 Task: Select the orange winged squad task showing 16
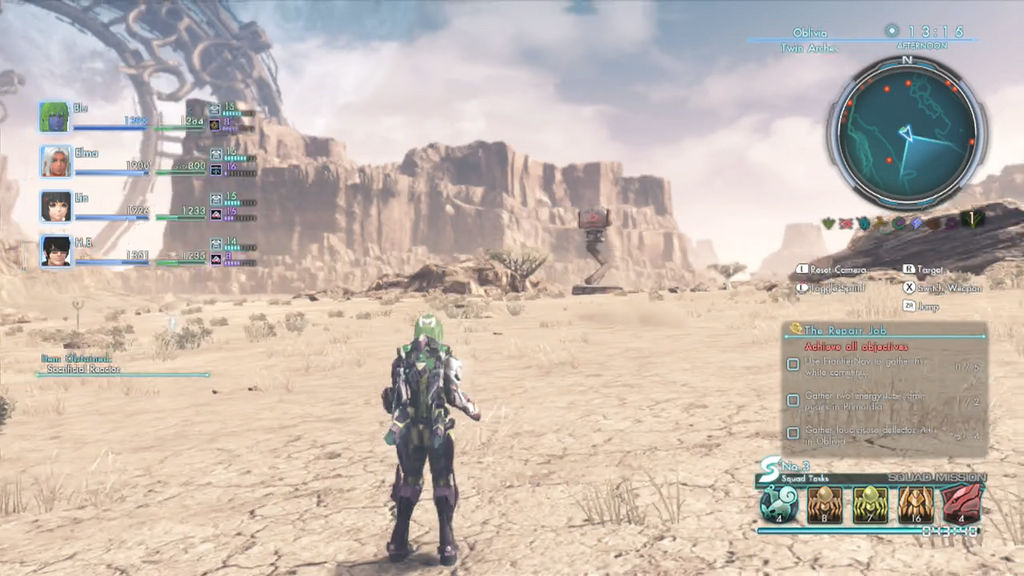pyautogui.click(x=915, y=504)
